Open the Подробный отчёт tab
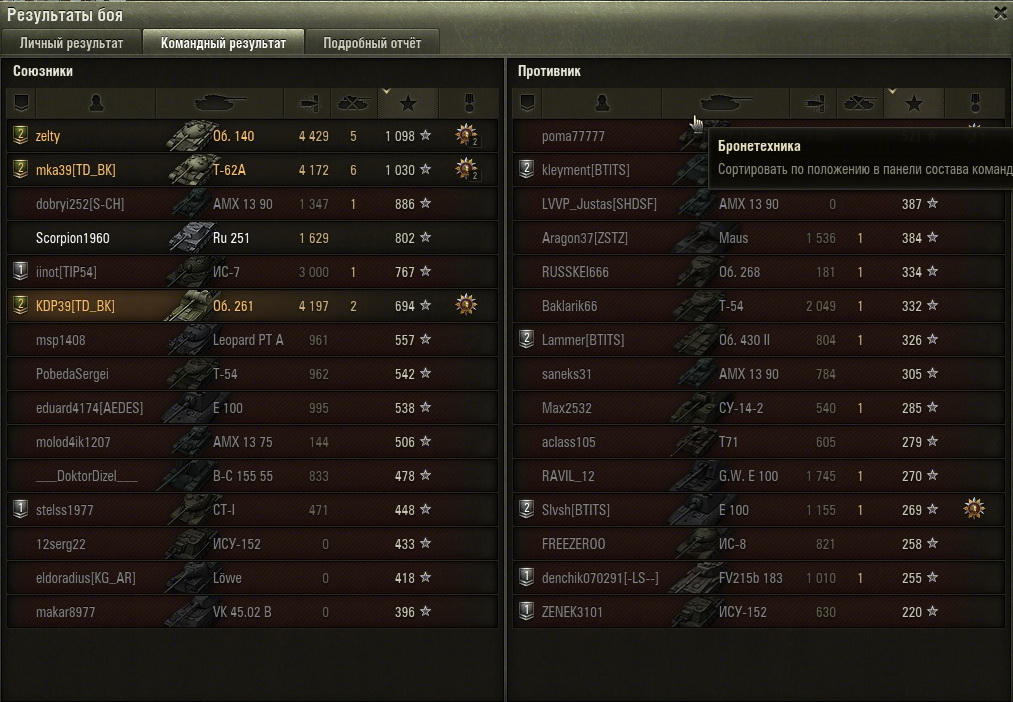This screenshot has height=702, width=1013. coord(372,43)
